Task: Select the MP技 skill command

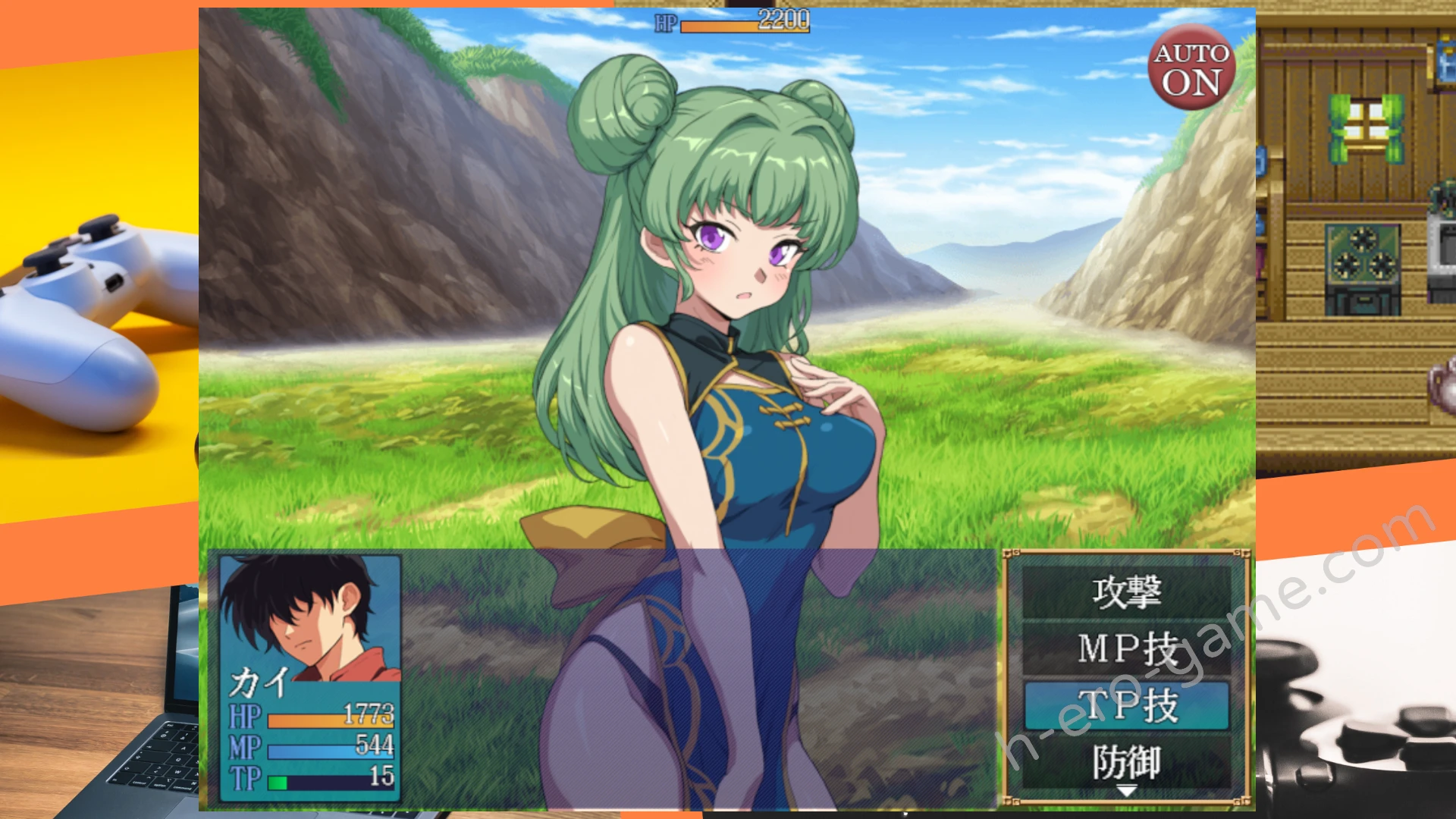Action: 1126,649
